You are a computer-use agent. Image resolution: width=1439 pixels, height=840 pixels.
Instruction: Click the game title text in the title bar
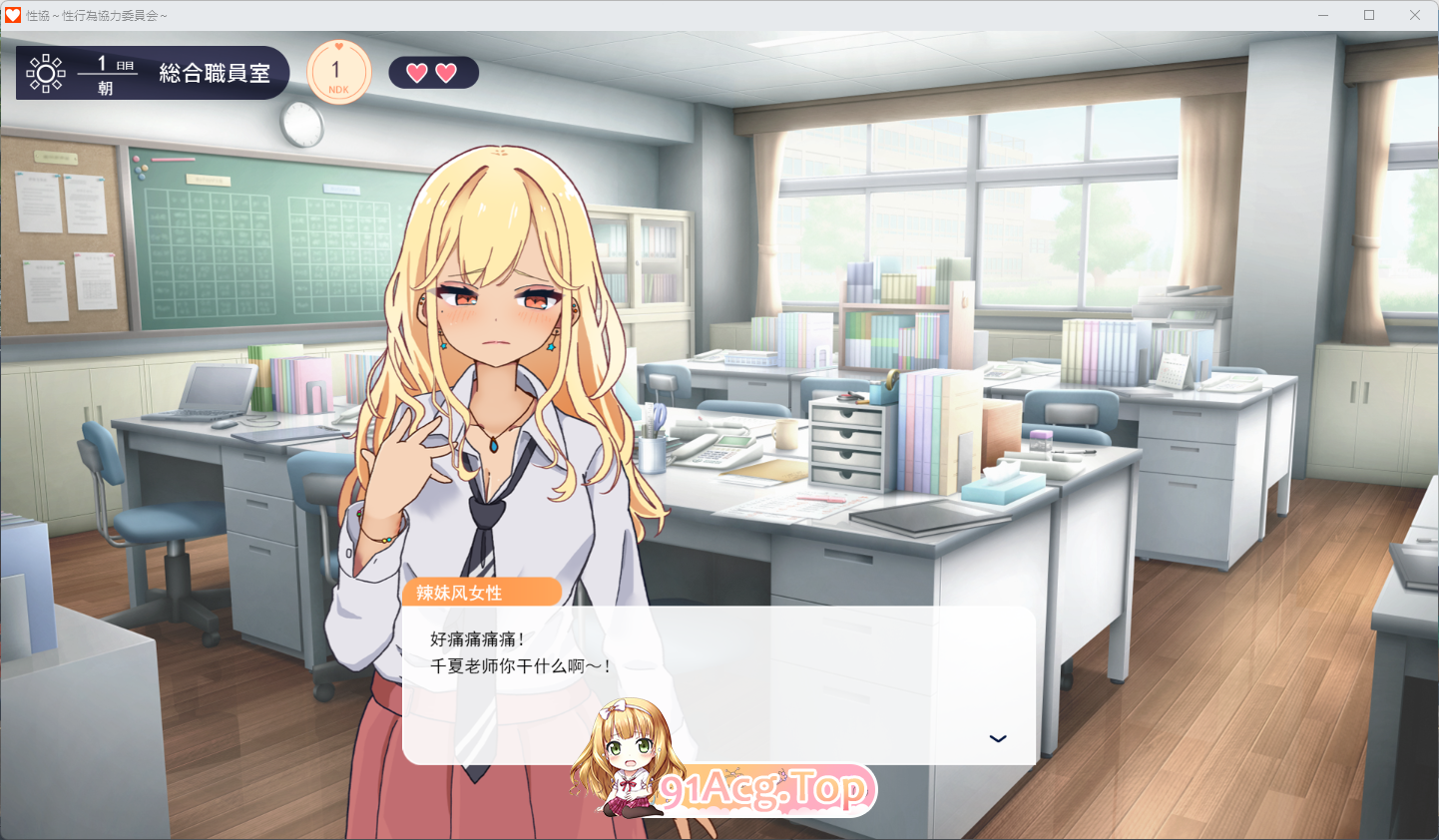(98, 14)
